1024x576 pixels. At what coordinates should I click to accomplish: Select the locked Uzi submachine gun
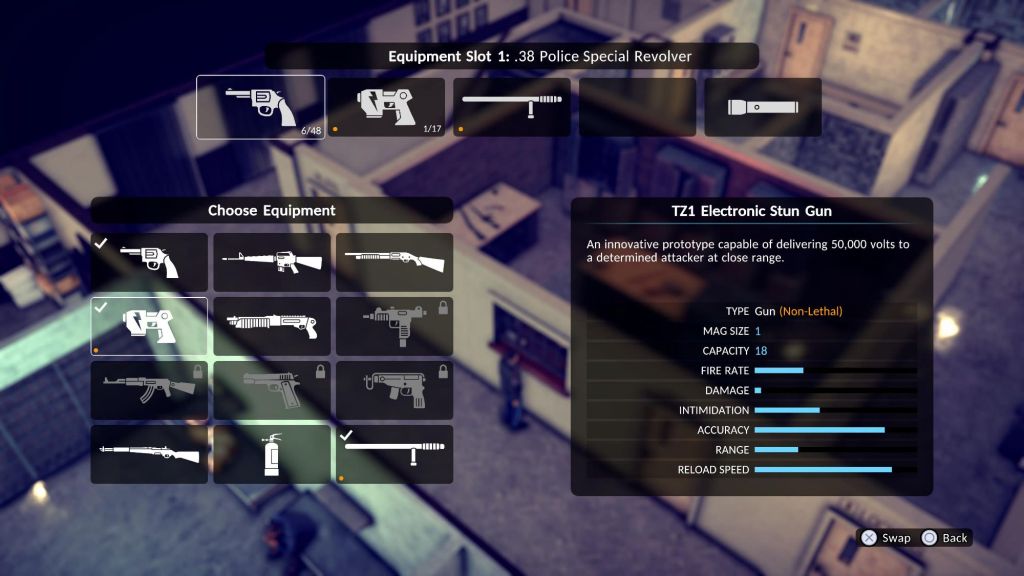pyautogui.click(x=394, y=326)
